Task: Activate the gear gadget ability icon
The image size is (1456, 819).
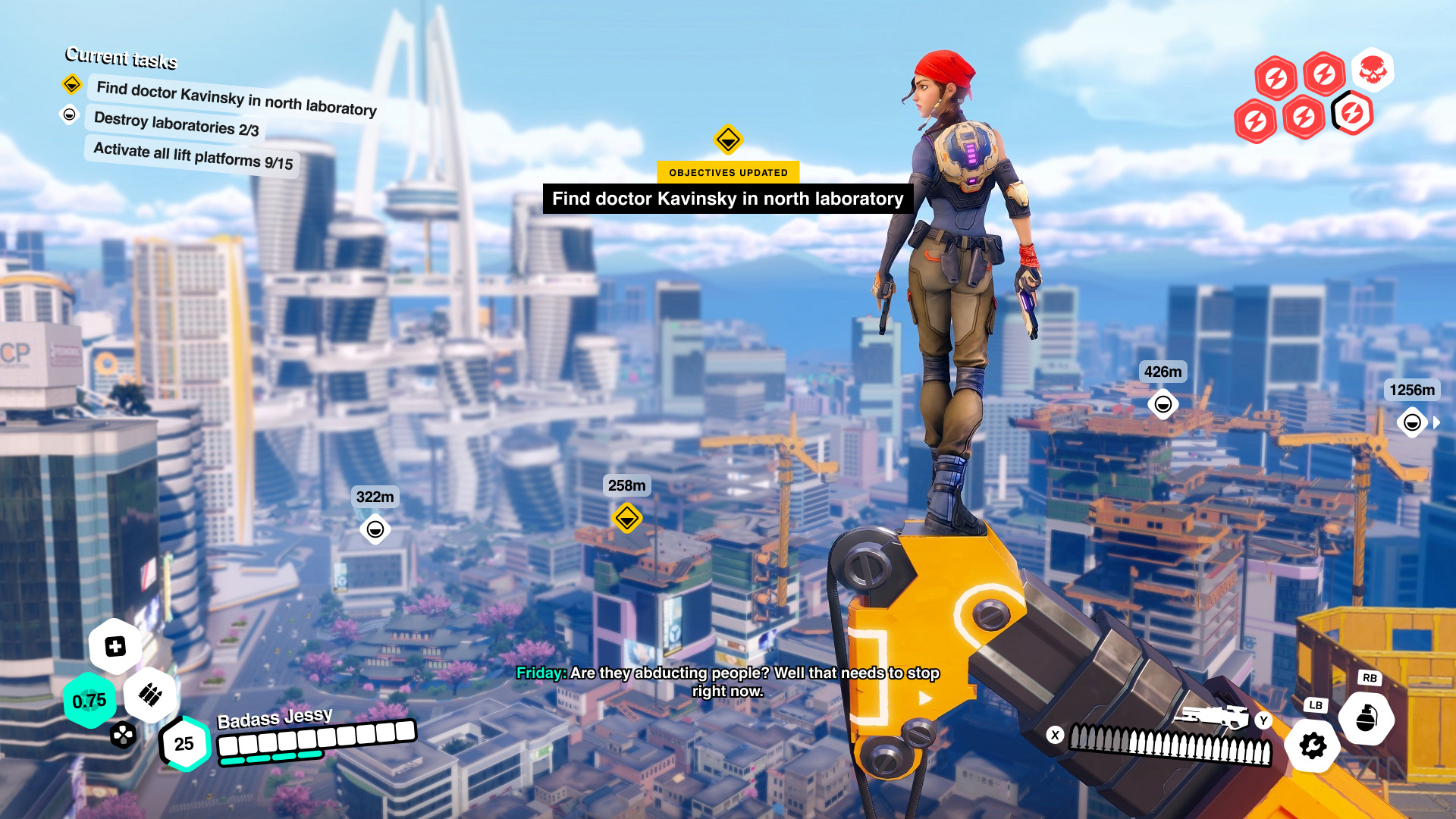Action: coord(1313,746)
